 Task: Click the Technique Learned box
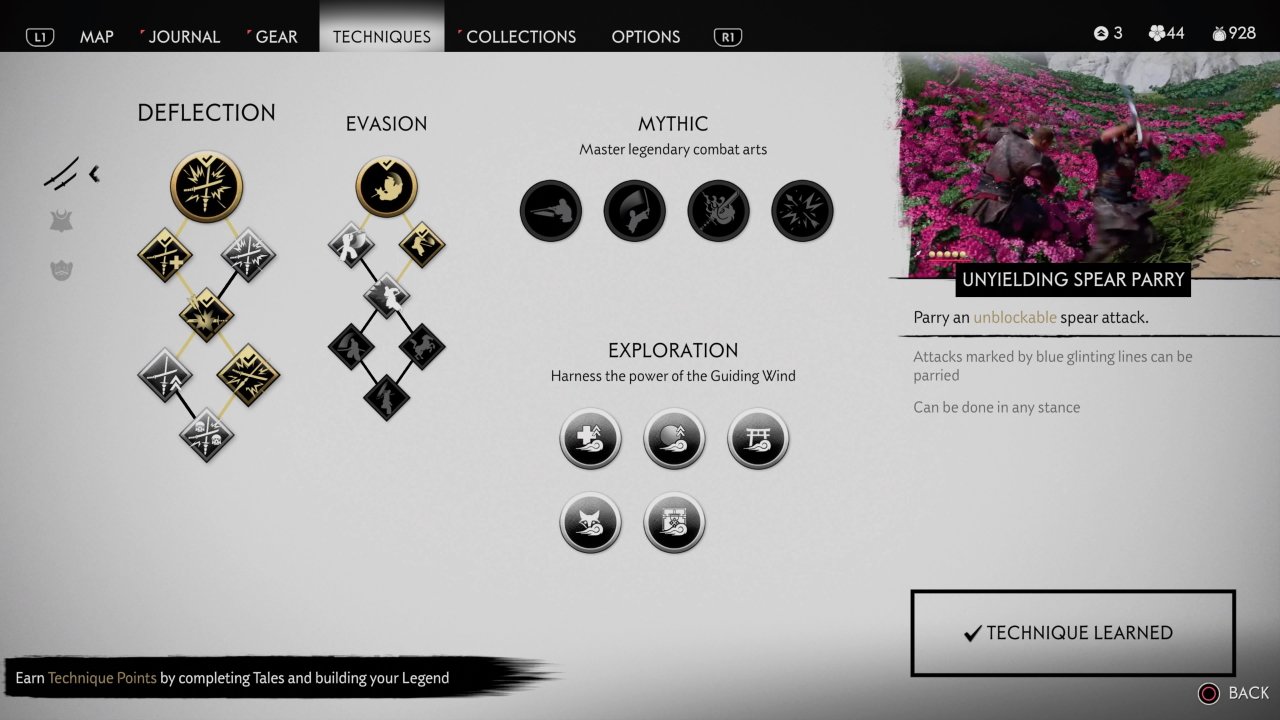pos(1073,633)
